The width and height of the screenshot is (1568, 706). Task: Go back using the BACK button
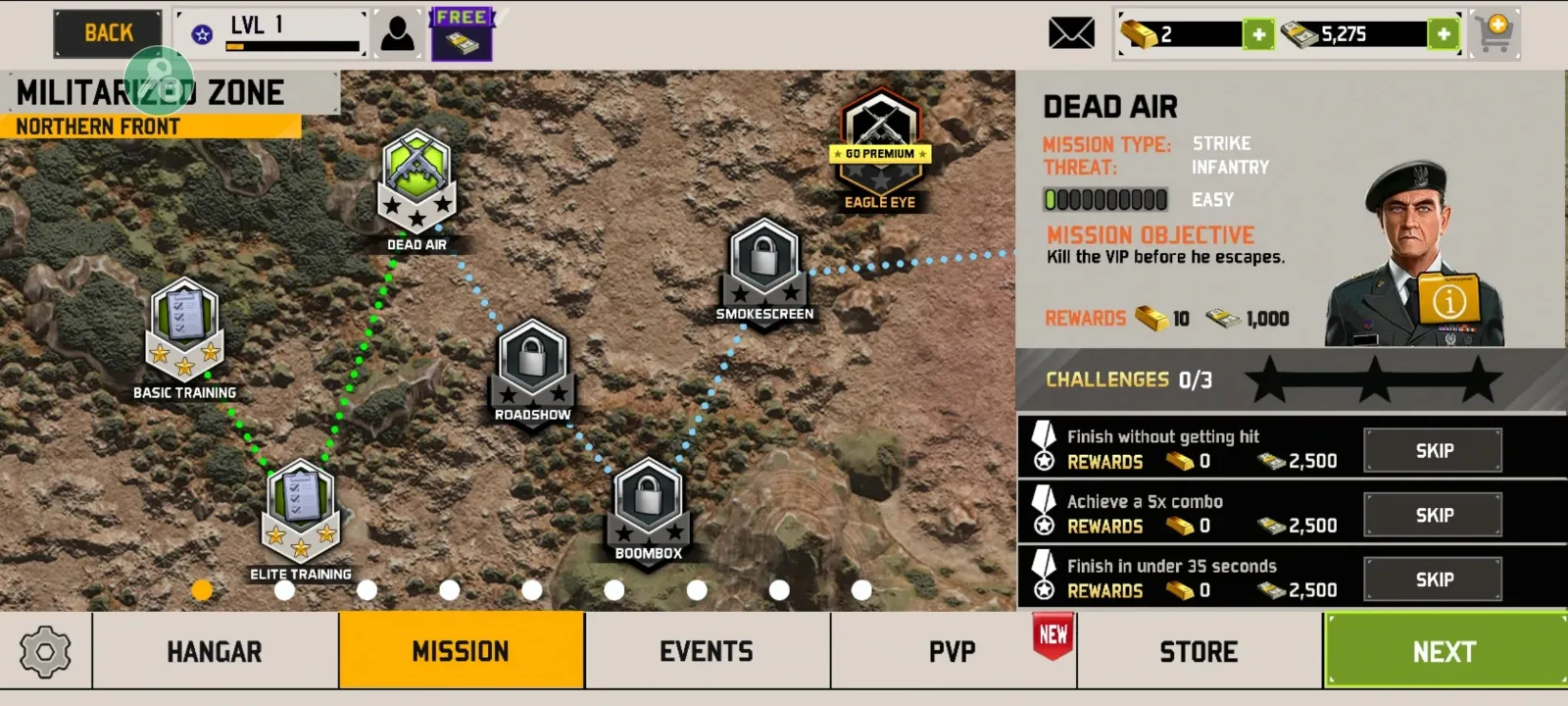pos(108,33)
